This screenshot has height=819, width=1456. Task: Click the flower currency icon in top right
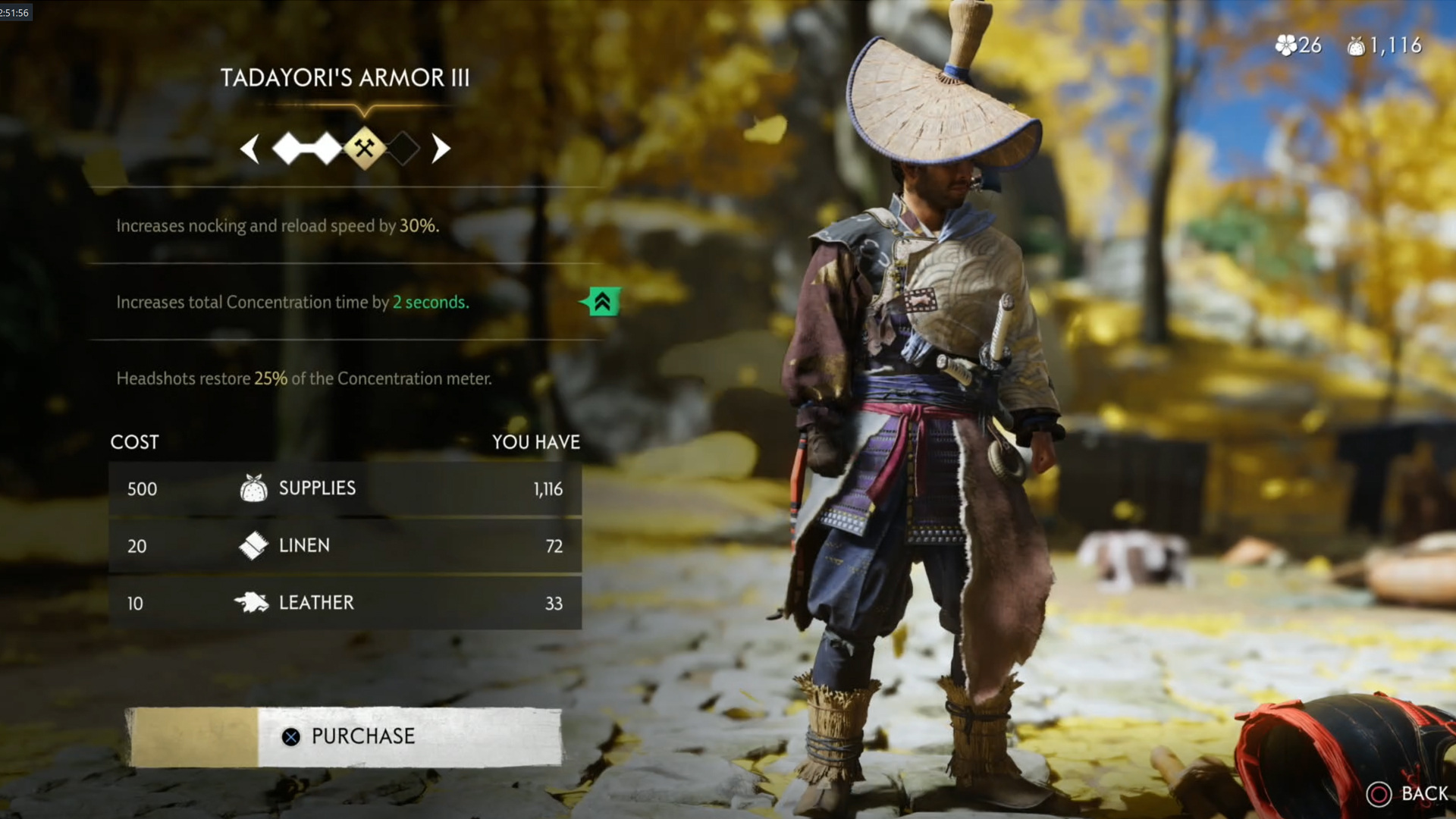pos(1286,45)
